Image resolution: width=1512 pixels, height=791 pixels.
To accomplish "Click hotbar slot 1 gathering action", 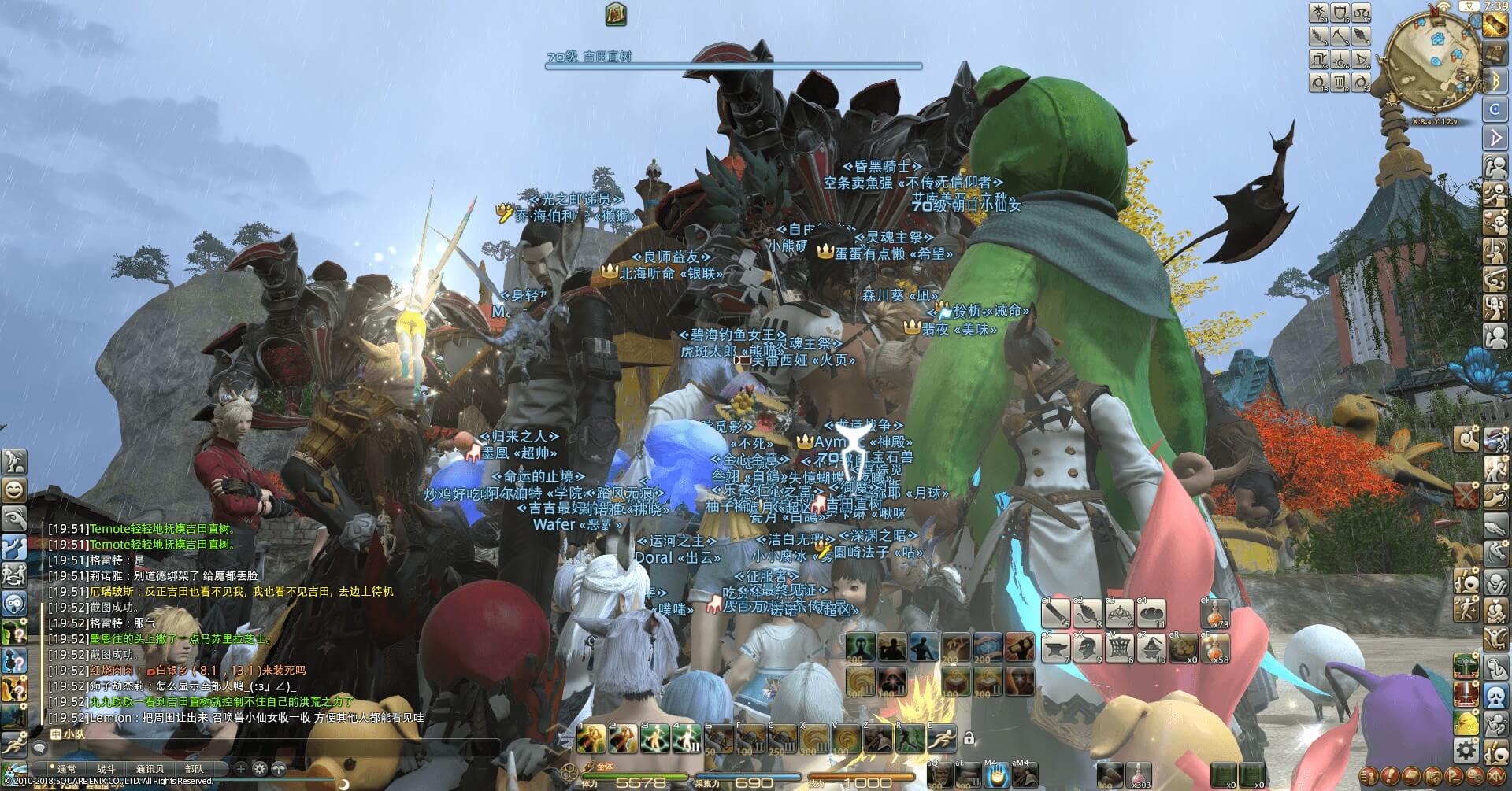I will (x=591, y=739).
